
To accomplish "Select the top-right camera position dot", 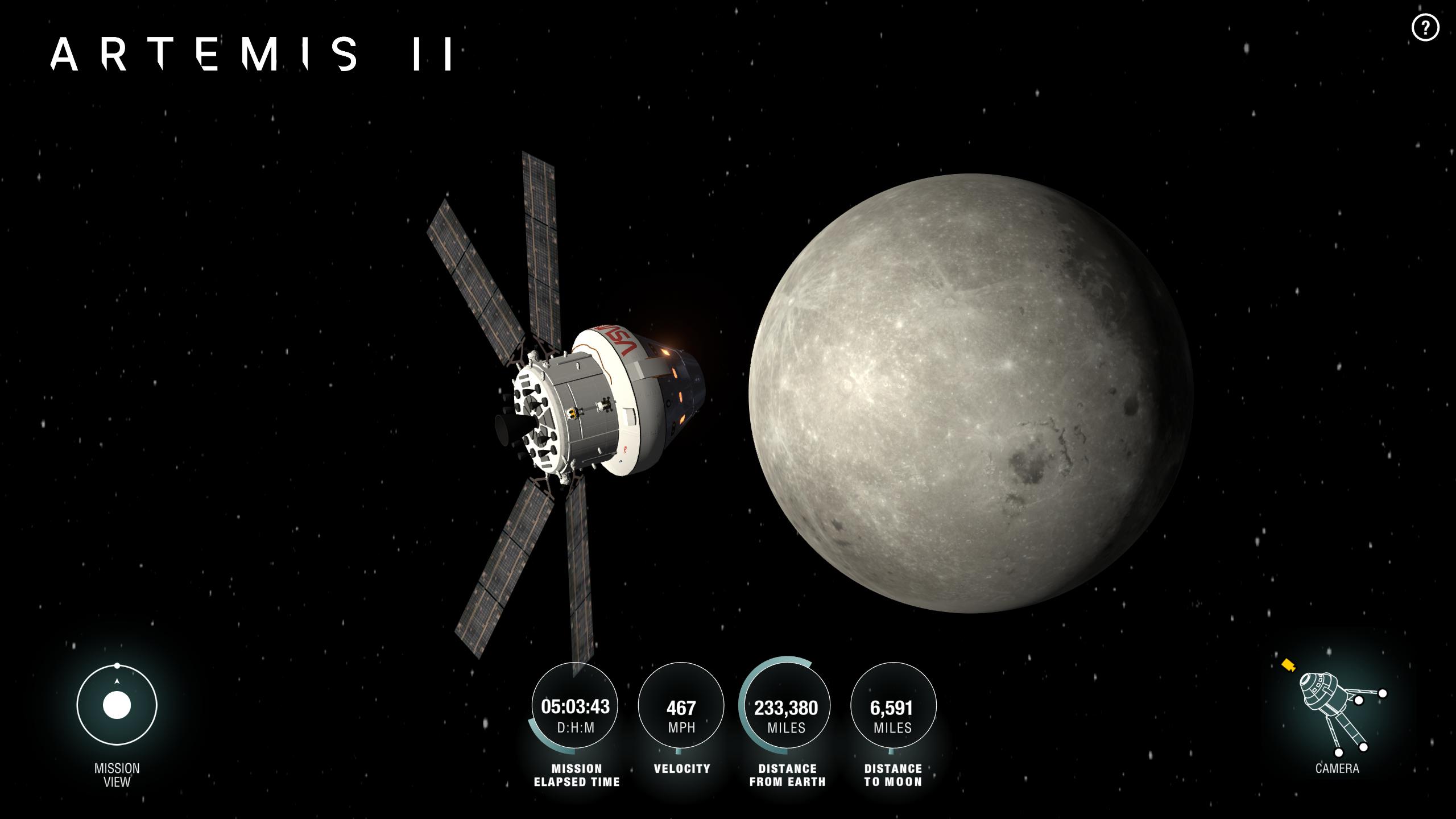I will 1383,694.
